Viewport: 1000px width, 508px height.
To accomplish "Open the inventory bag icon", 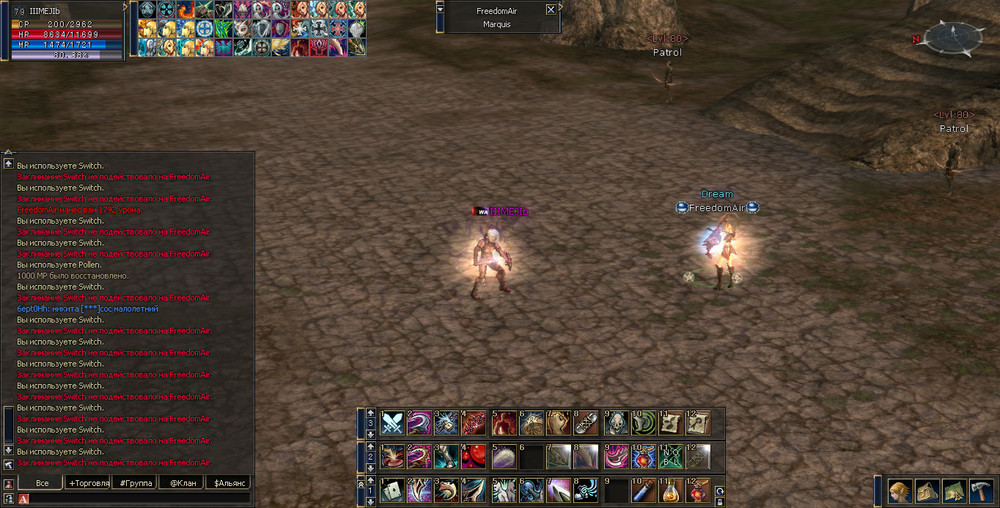I will 927,491.
